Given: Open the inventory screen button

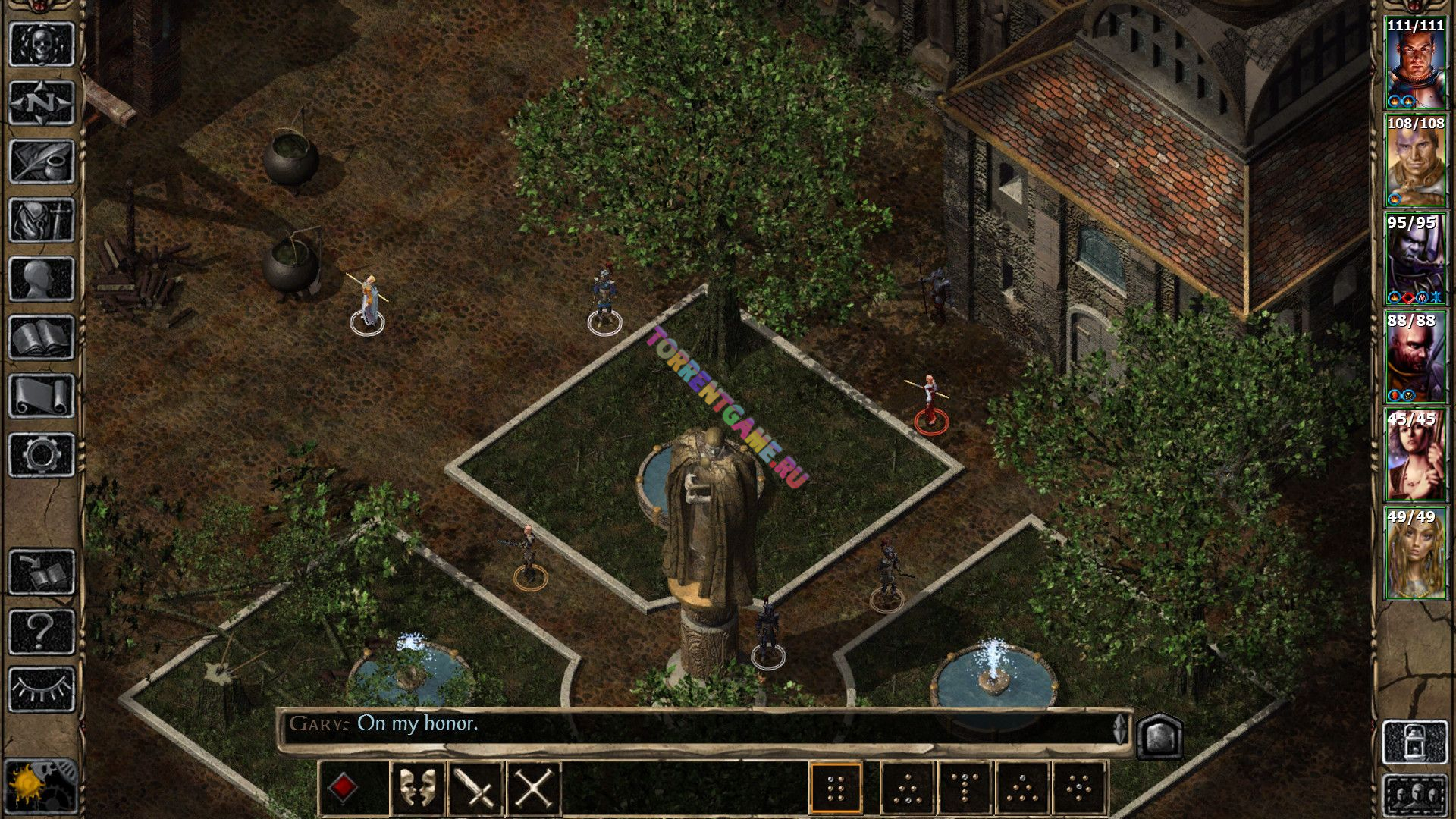Looking at the screenshot, I should click(x=42, y=221).
